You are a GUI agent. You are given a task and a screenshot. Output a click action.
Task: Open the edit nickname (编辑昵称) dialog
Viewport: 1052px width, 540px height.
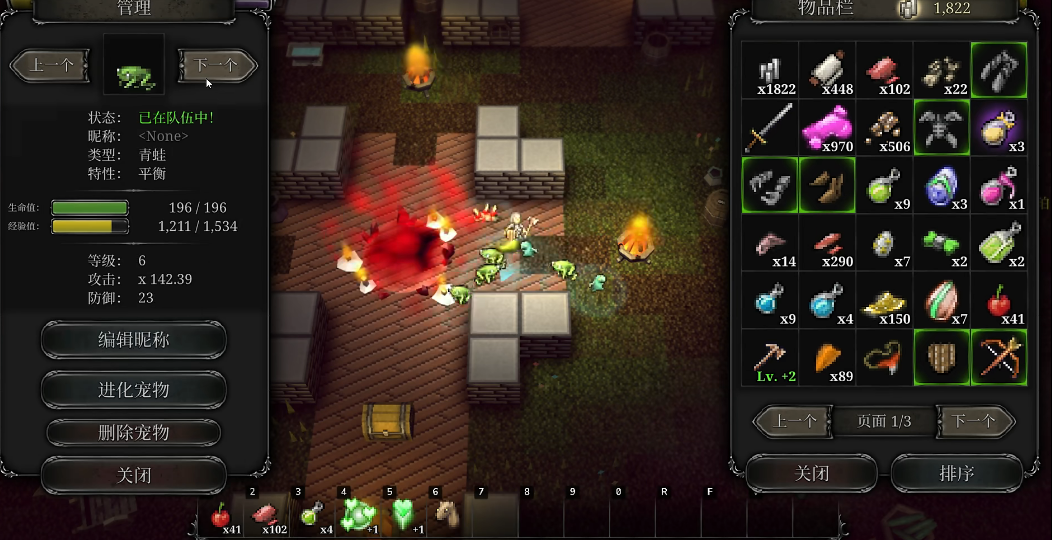pos(133,340)
